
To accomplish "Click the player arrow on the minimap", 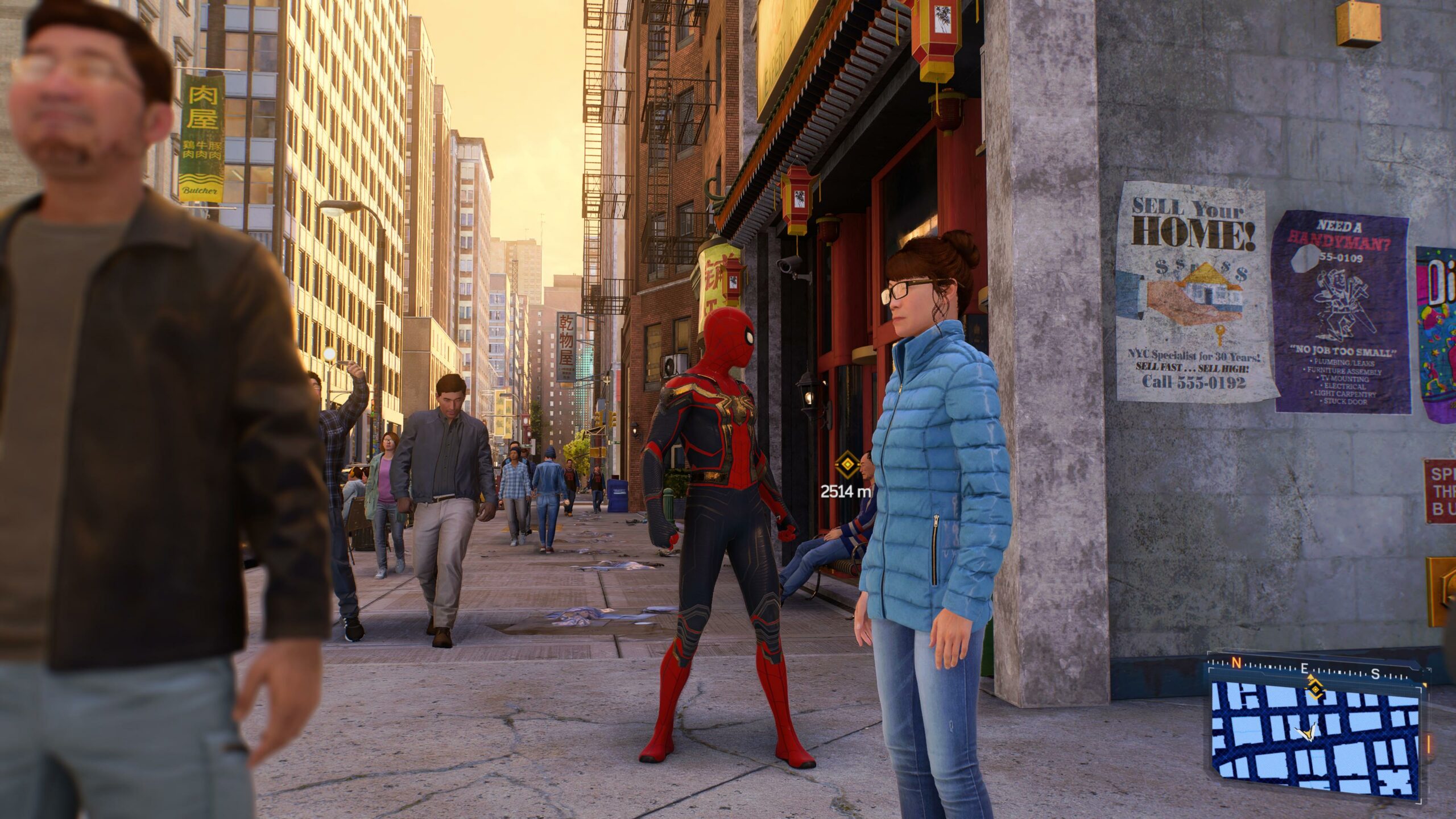I will (x=1308, y=733).
